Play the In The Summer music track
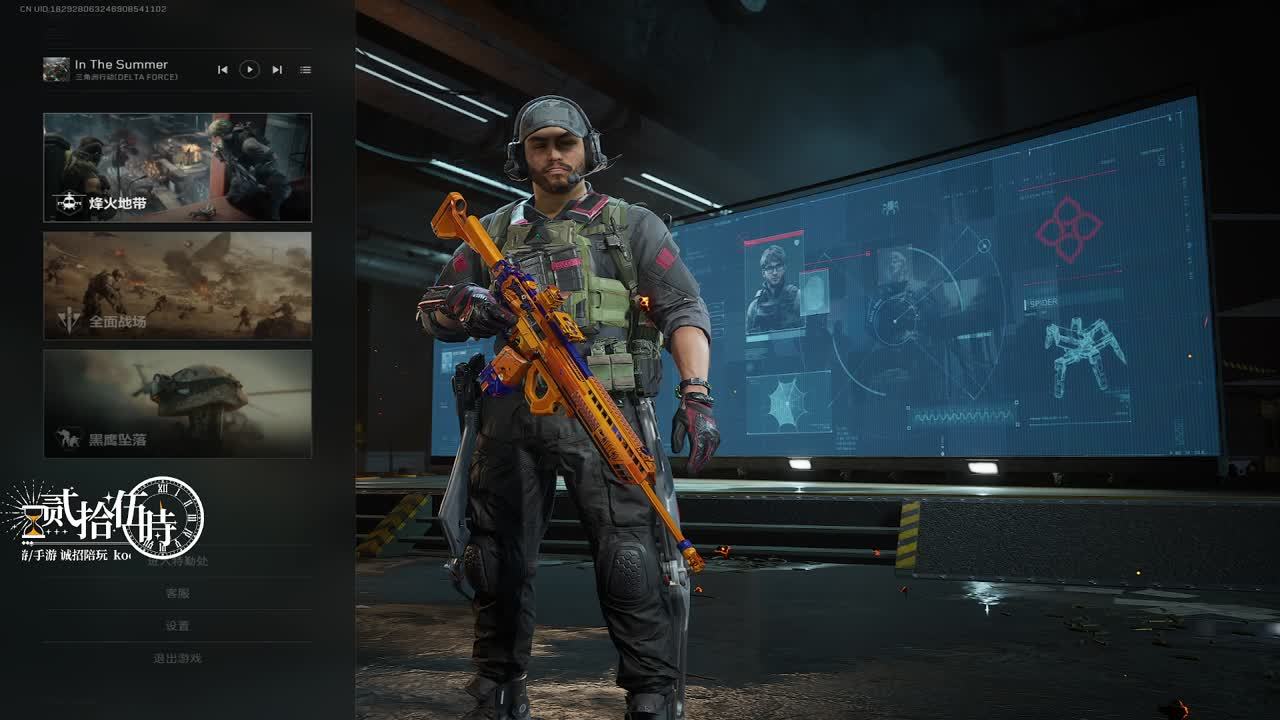The width and height of the screenshot is (1280, 720). point(250,69)
